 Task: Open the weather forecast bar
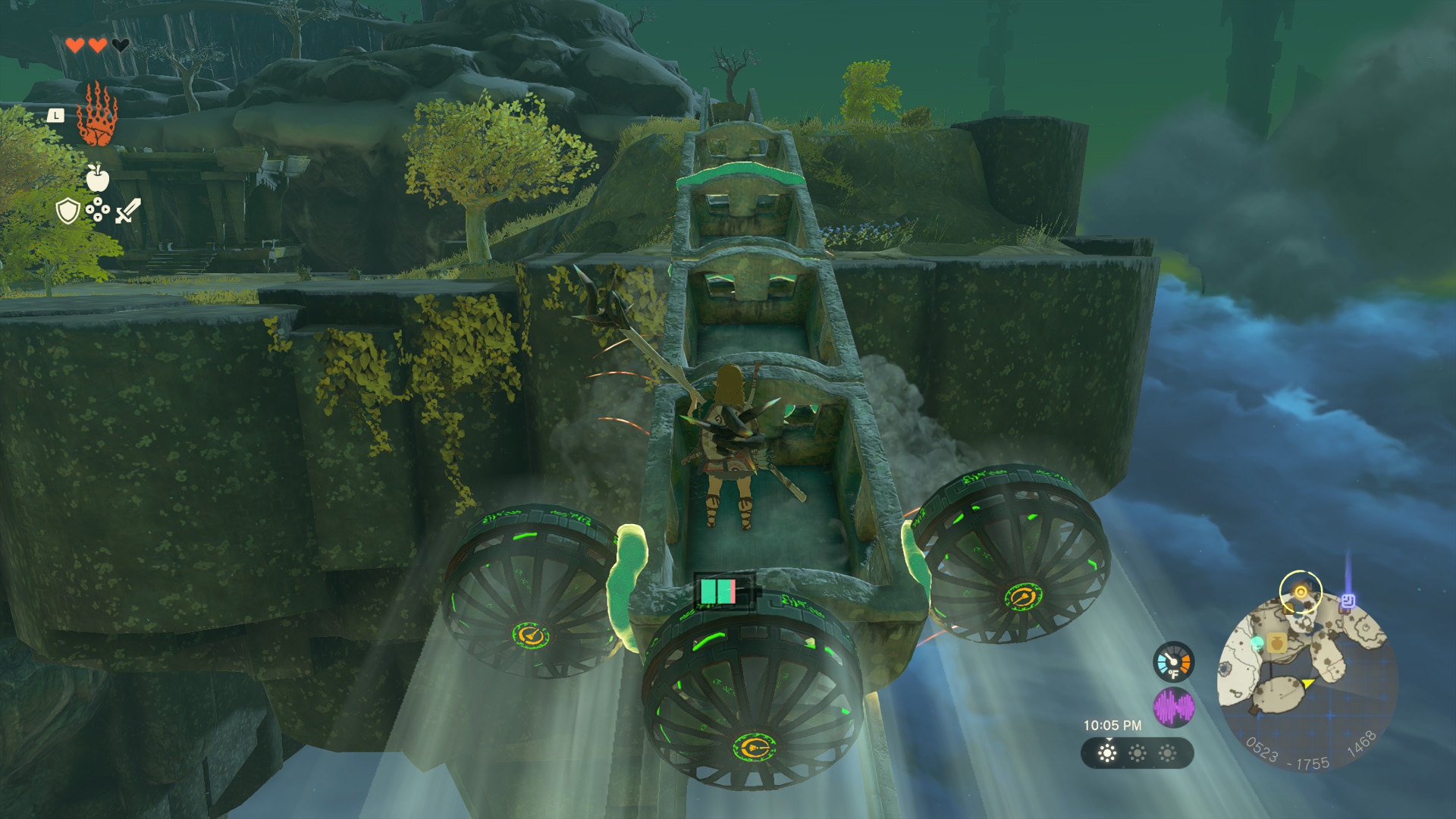(1137, 753)
